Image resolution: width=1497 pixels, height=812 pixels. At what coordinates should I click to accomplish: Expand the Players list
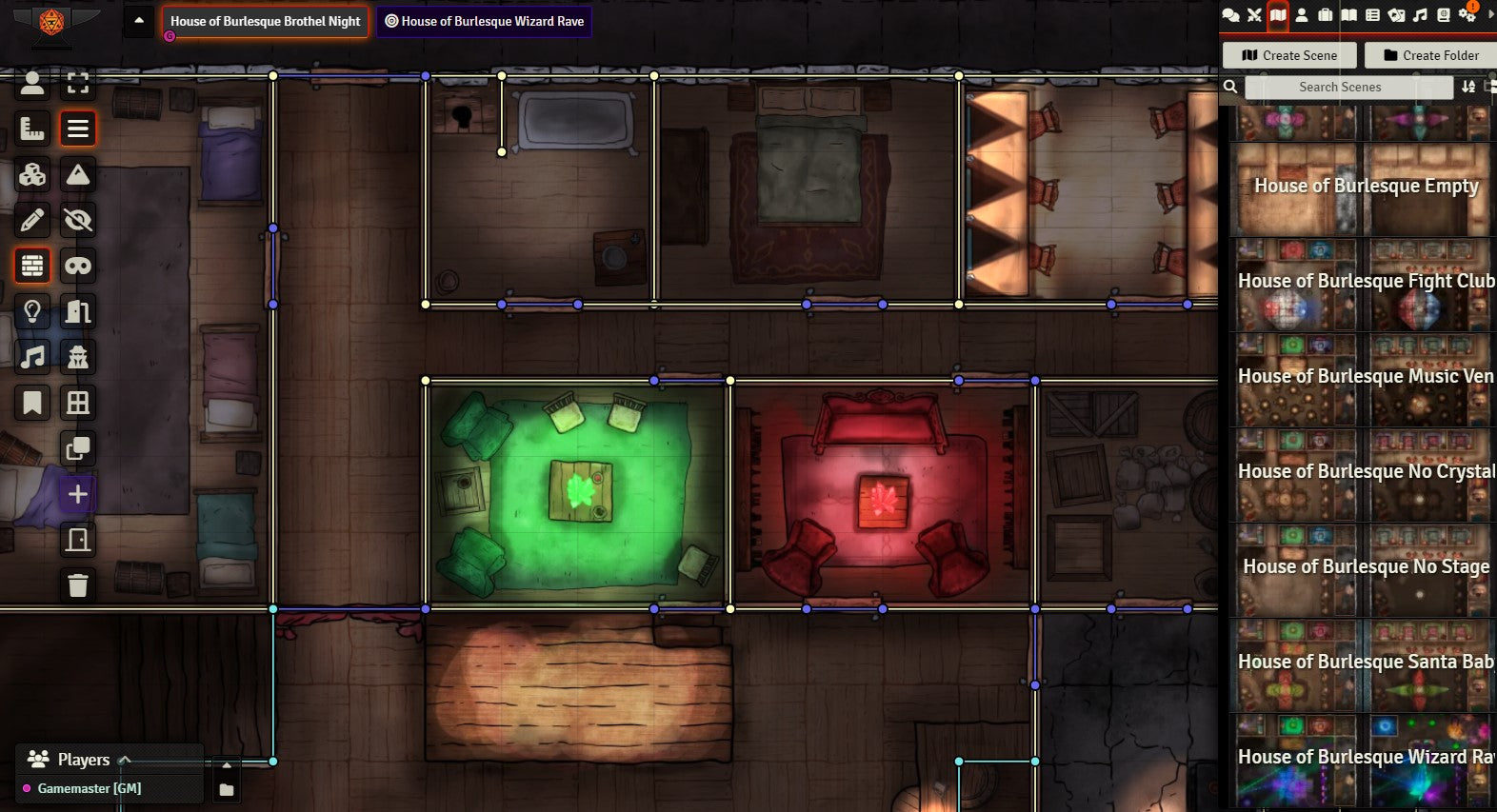pyautogui.click(x=124, y=760)
